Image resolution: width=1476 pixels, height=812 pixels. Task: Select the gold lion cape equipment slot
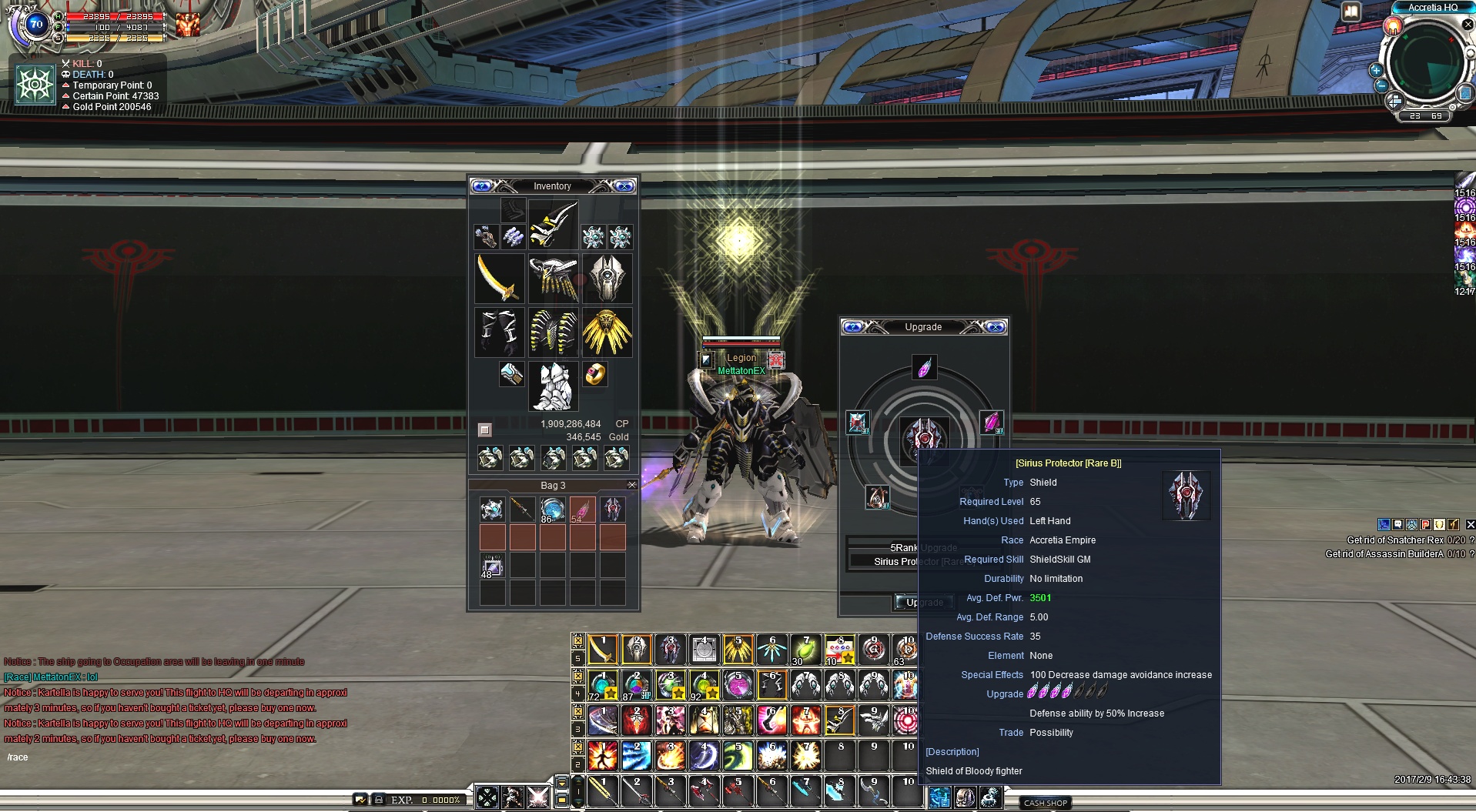click(x=607, y=332)
